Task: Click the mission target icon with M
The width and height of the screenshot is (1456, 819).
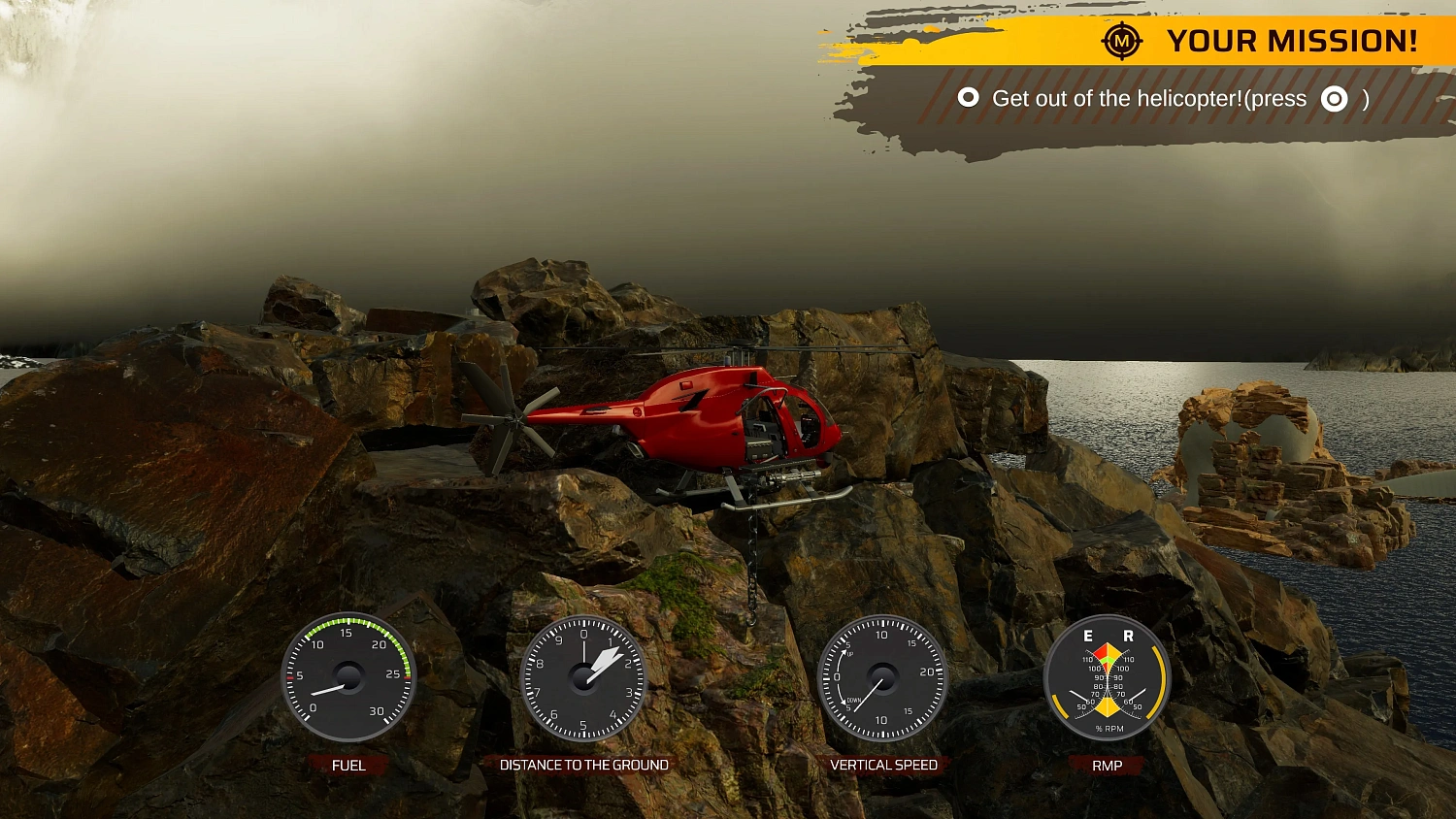Action: [1123, 42]
